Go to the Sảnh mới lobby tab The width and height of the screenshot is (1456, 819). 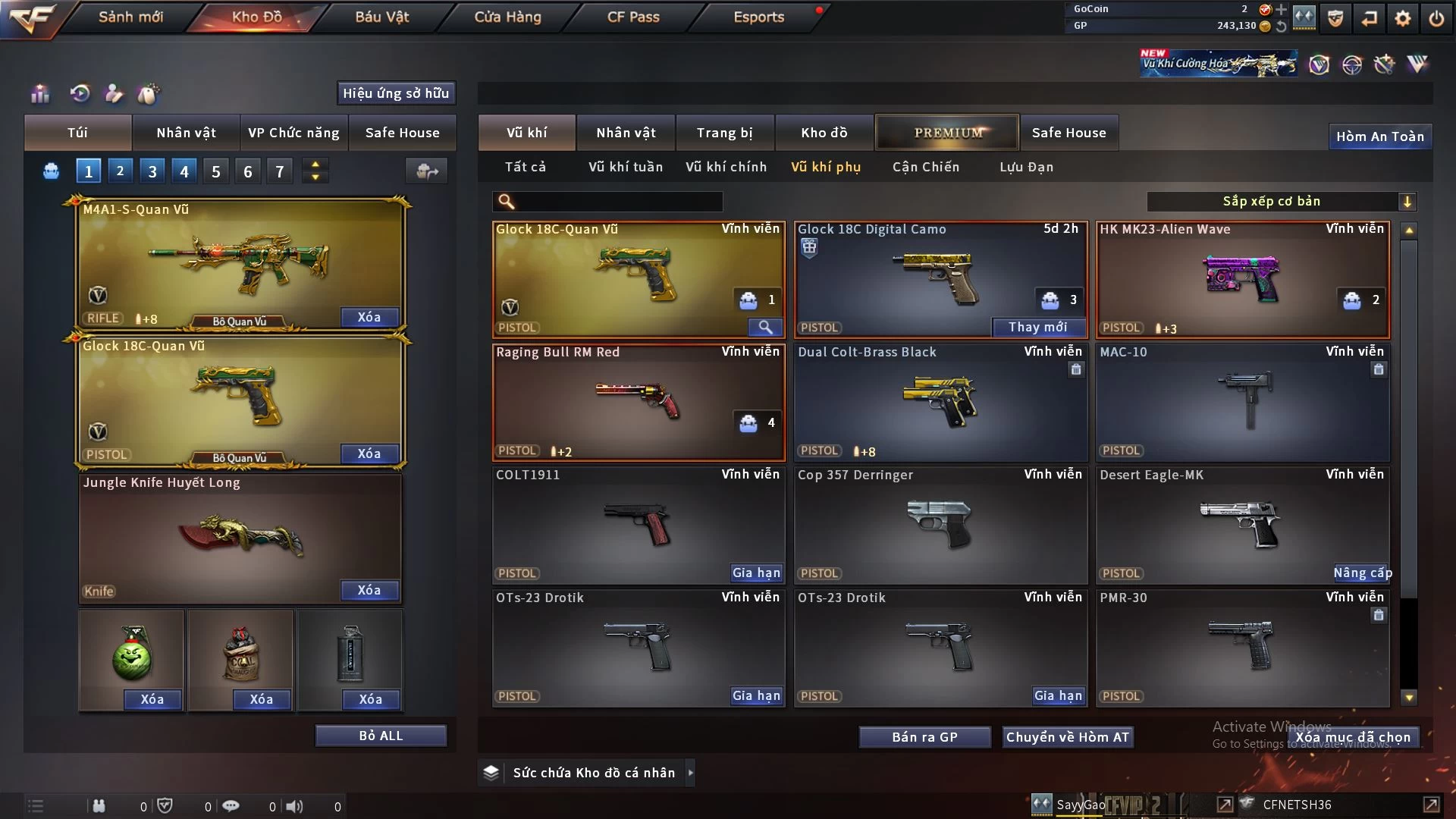click(130, 17)
